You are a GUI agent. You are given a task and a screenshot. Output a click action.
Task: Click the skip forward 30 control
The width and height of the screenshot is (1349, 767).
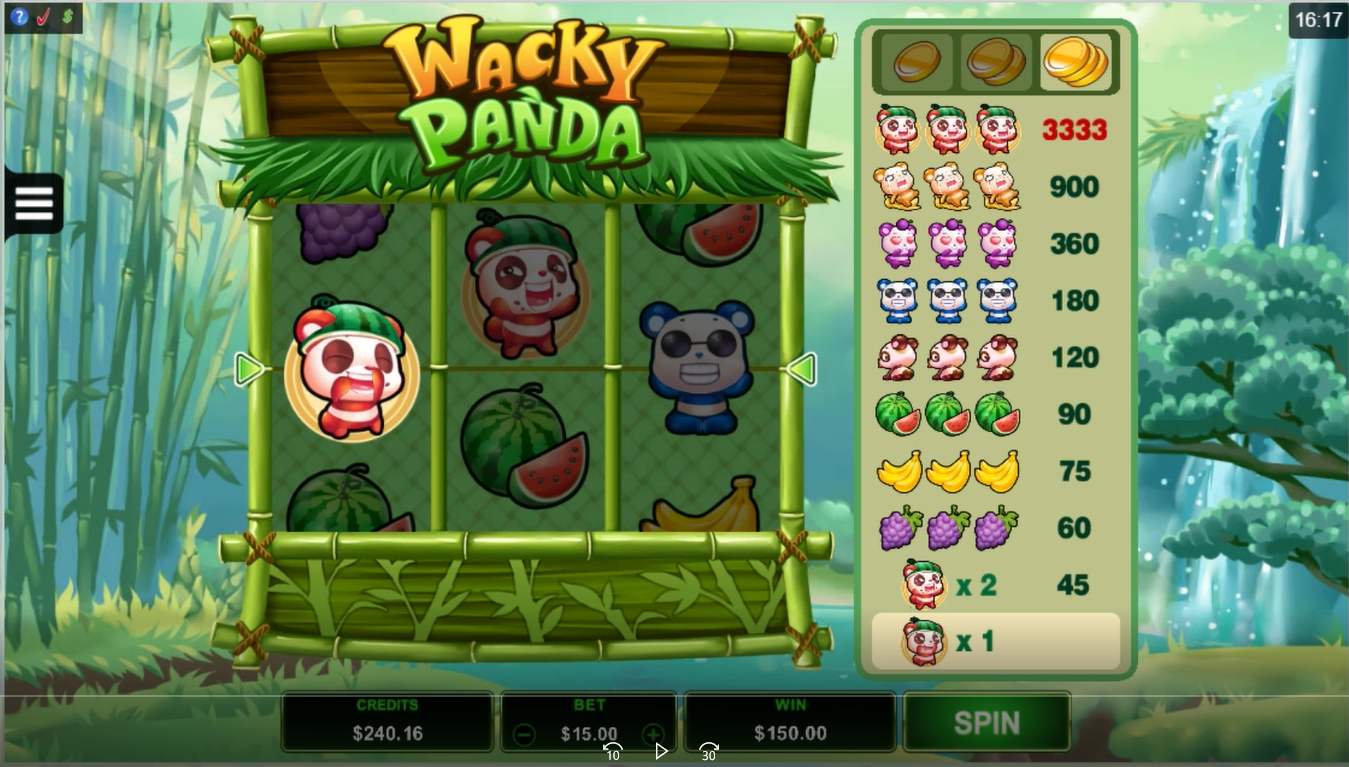point(708,750)
